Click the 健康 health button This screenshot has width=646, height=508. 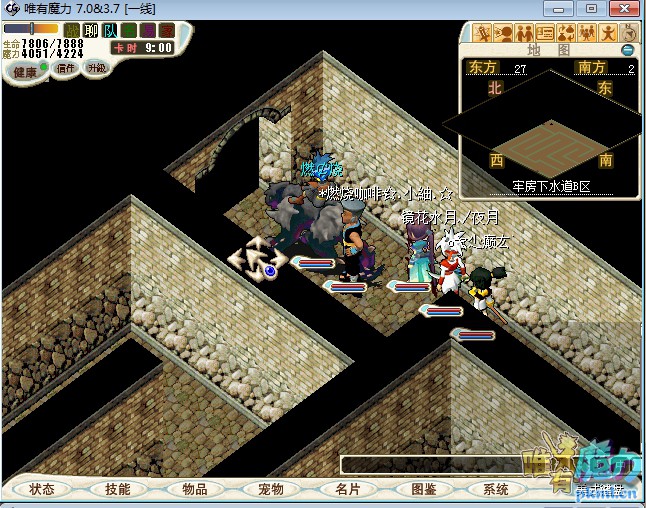25,71
